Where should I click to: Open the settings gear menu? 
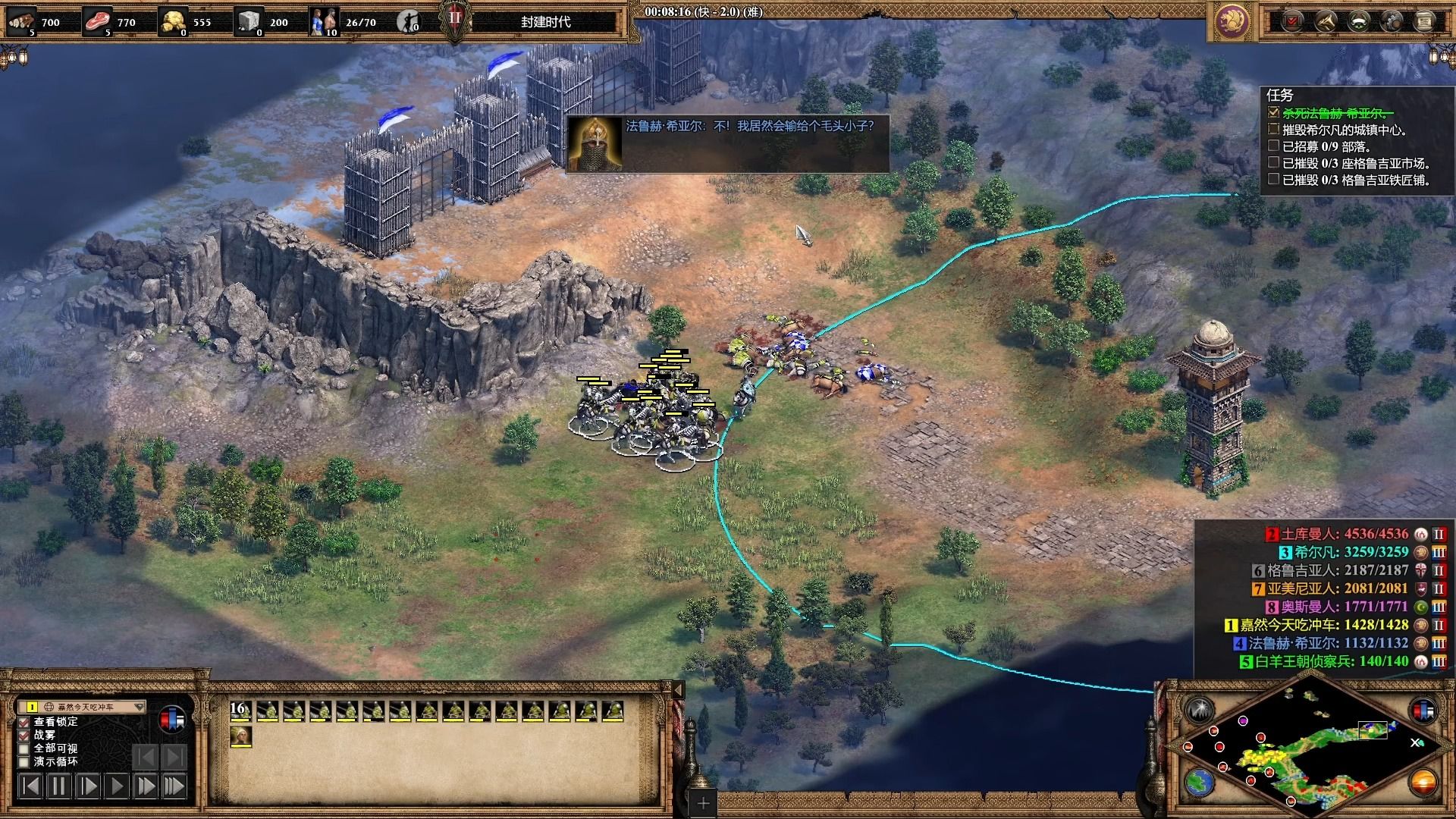point(1392,21)
